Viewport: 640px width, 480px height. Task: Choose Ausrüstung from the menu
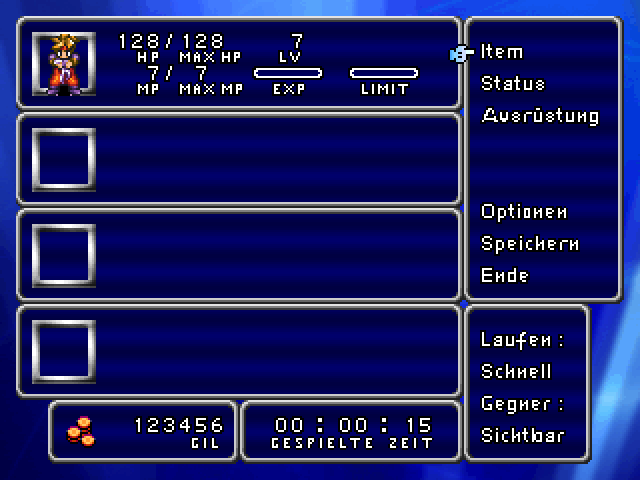pyautogui.click(x=540, y=116)
